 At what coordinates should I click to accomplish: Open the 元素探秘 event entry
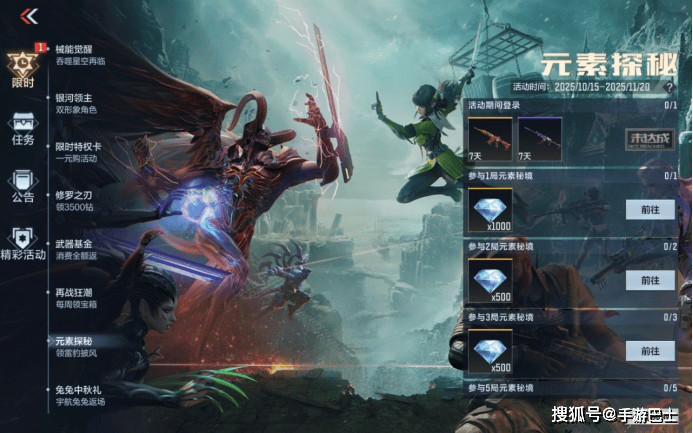click(75, 346)
